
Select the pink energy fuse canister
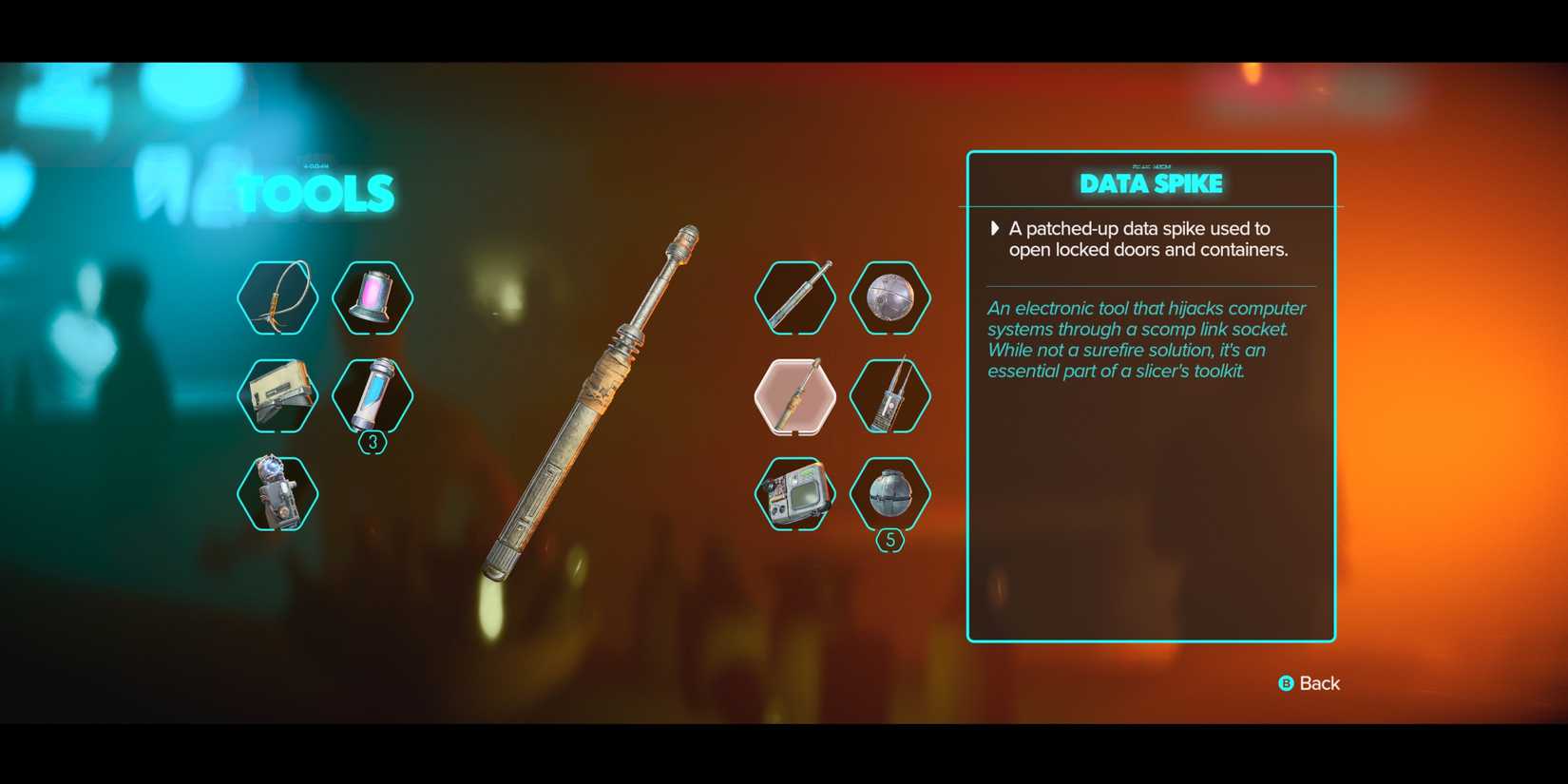click(x=373, y=297)
